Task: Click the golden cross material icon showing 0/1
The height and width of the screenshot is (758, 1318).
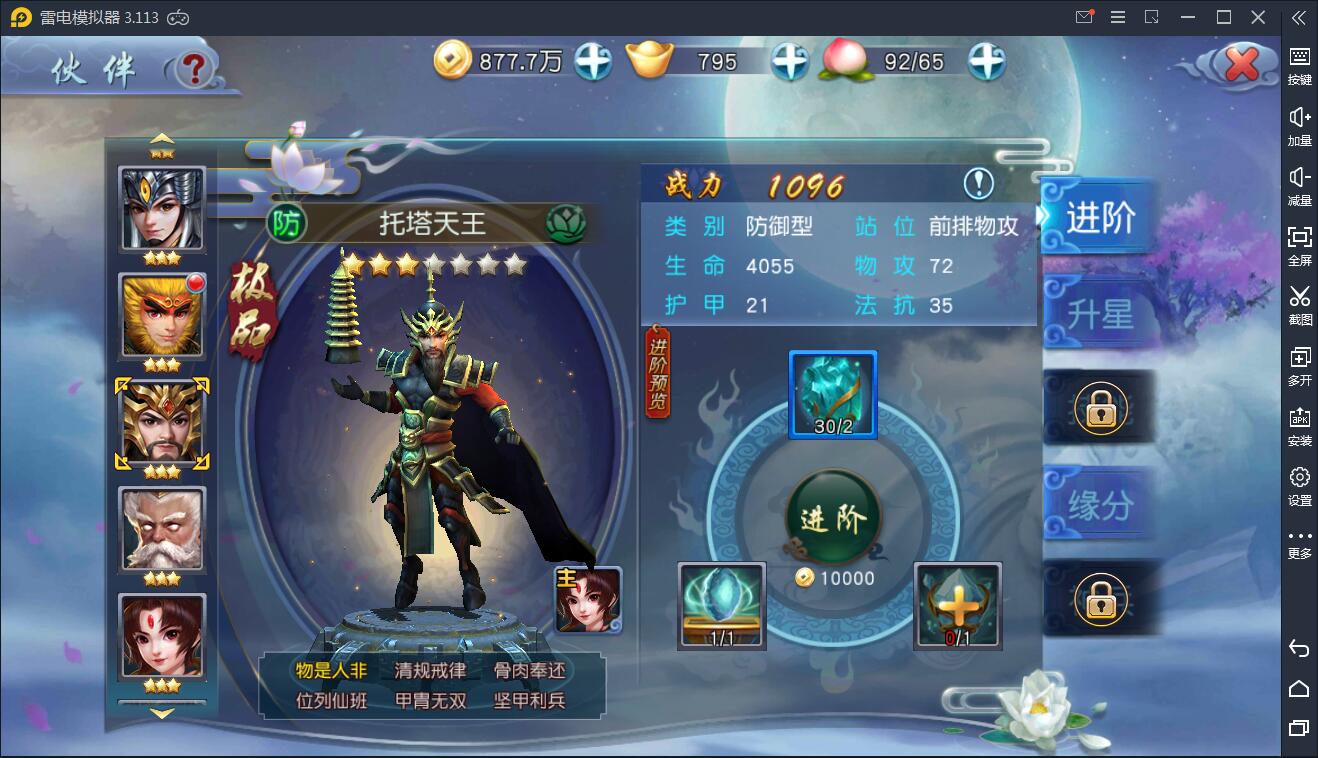Action: coord(957,605)
